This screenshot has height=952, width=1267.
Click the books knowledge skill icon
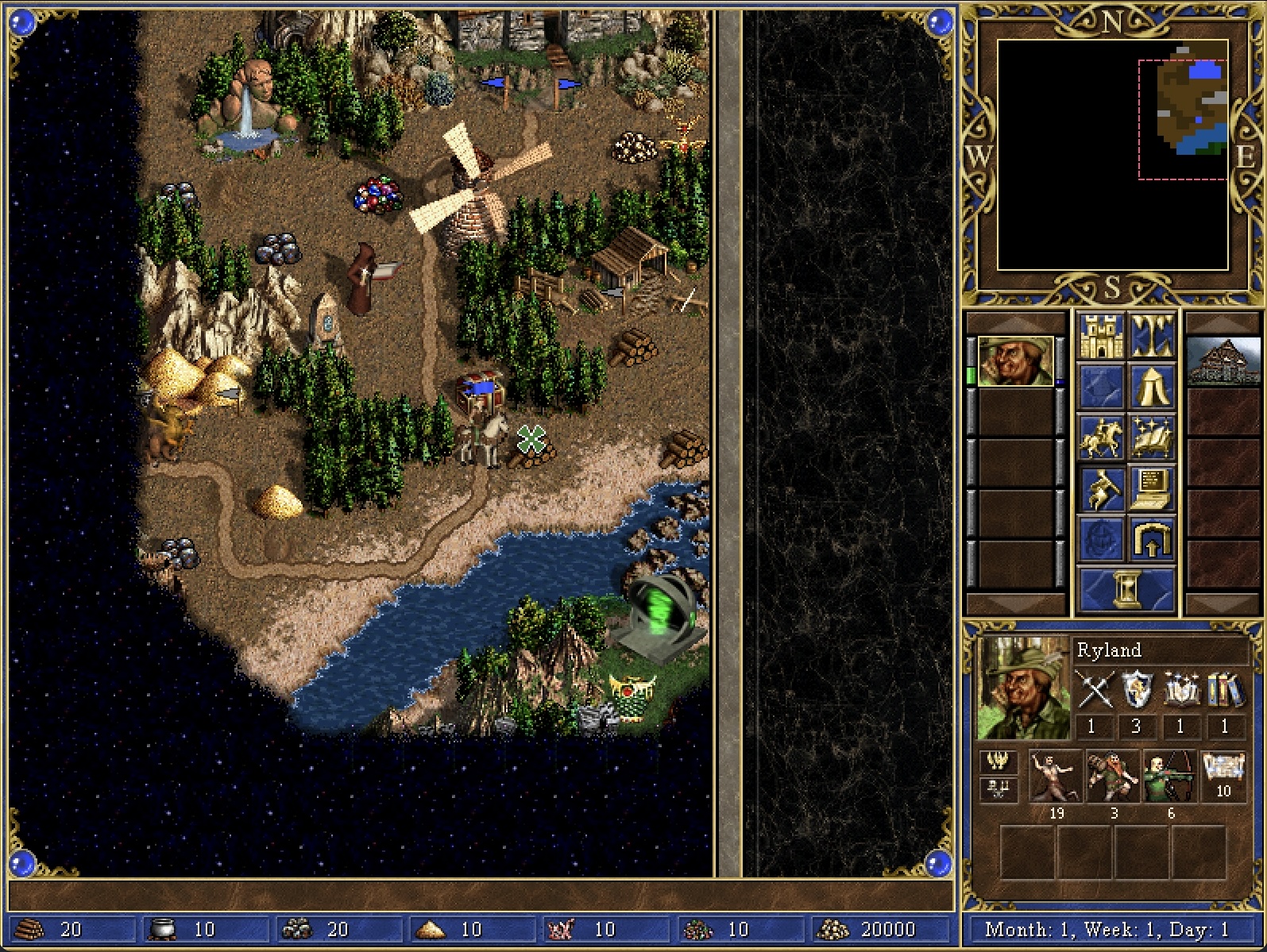(1225, 689)
